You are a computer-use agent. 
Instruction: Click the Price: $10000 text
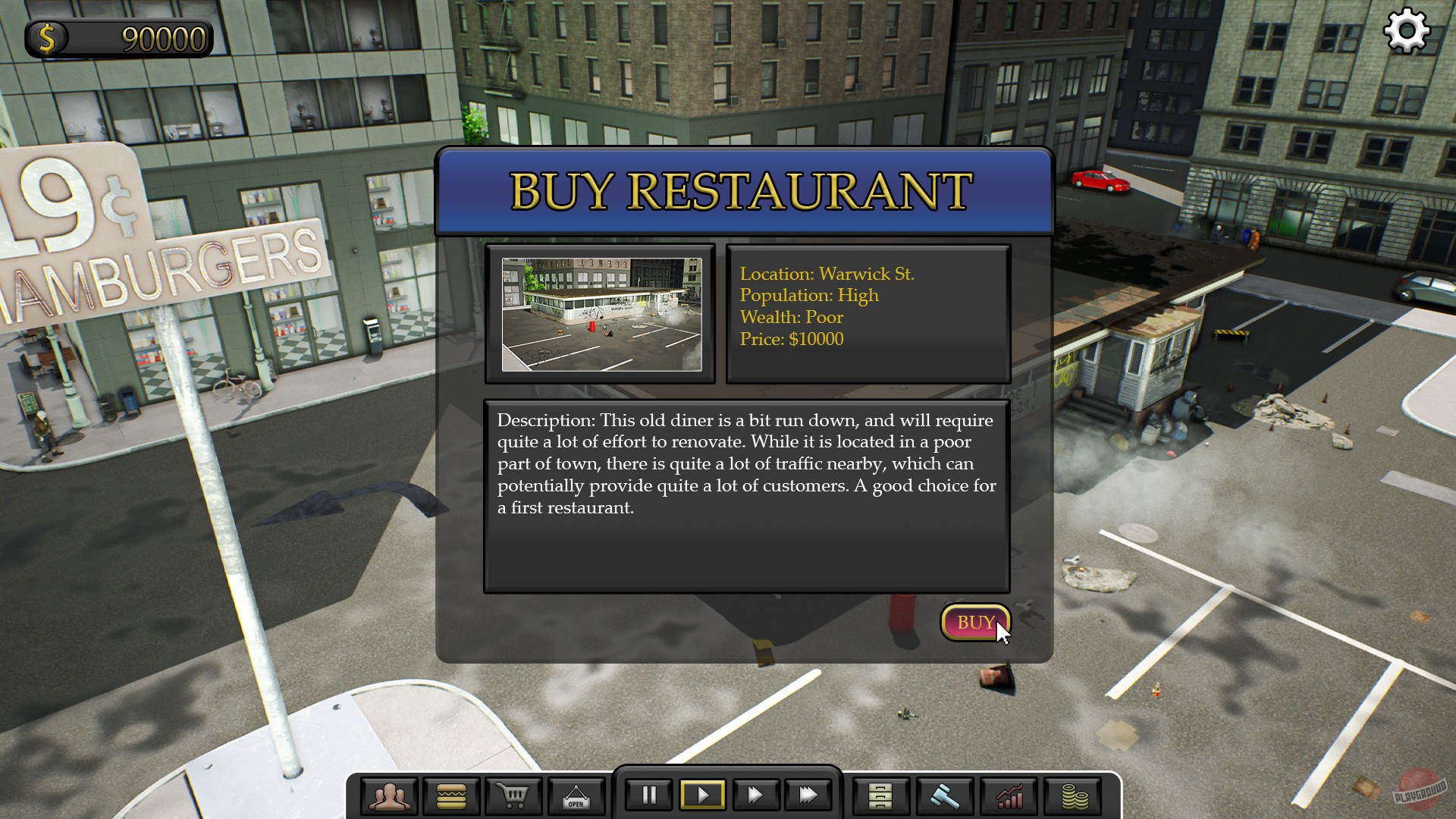792,339
